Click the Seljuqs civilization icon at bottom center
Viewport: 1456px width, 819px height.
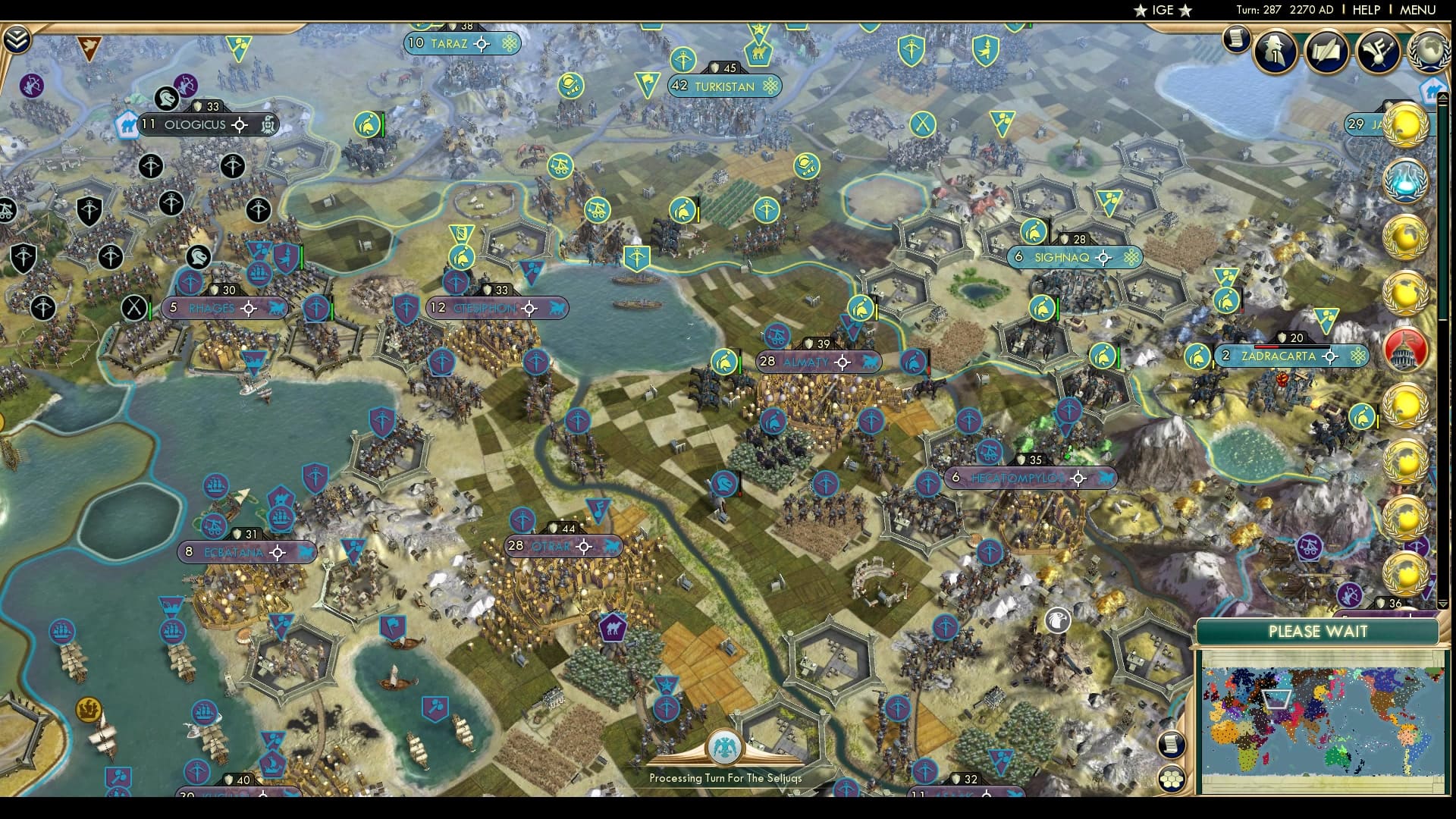pos(726,747)
